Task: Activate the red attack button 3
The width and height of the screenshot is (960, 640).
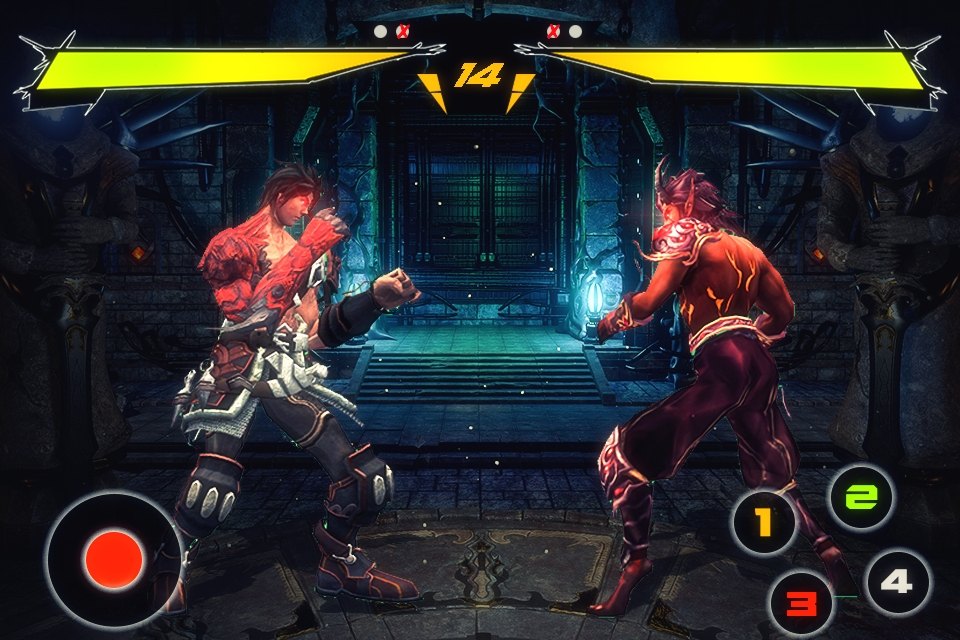Action: click(800, 603)
